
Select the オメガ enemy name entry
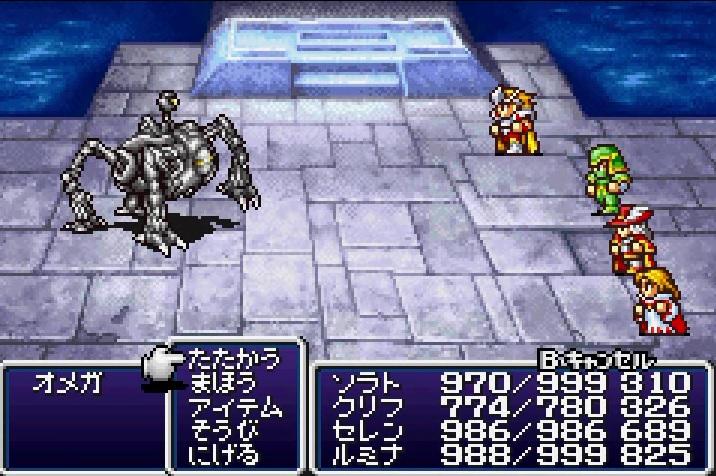(66, 384)
